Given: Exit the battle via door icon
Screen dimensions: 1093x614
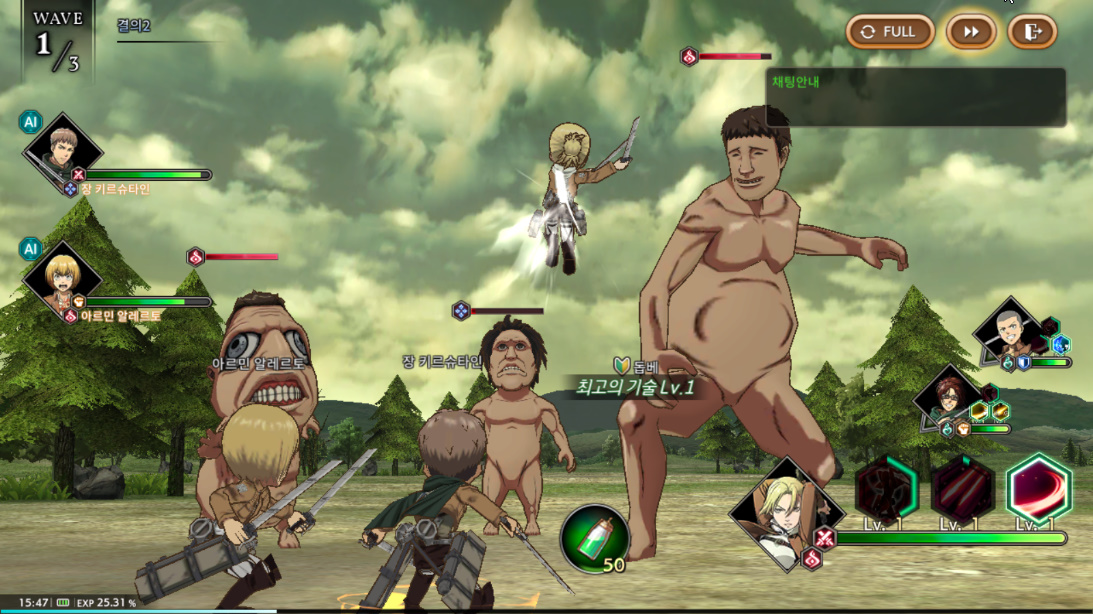Looking at the screenshot, I should coord(1032,32).
